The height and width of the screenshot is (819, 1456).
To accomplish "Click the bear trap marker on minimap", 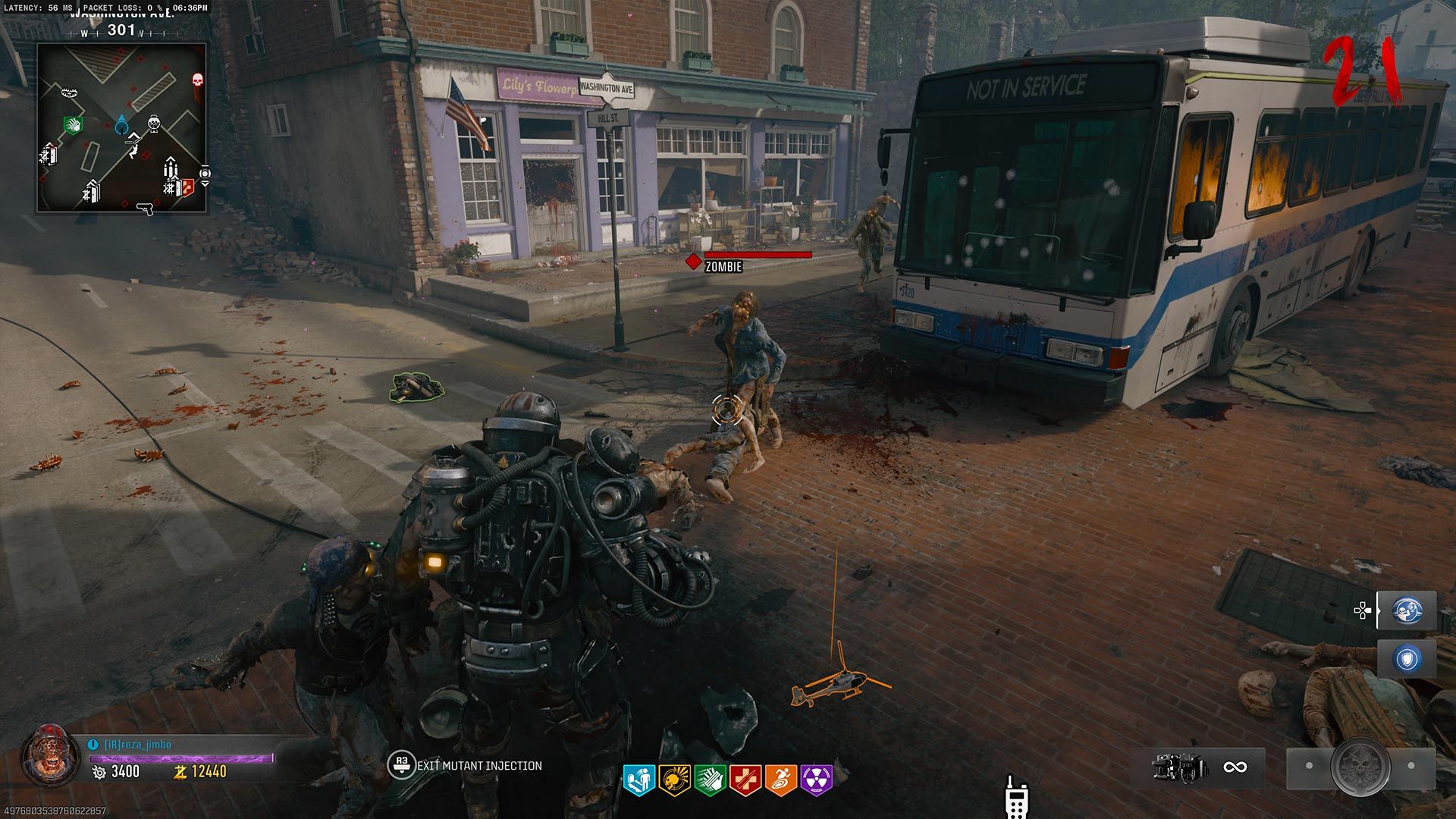I will pos(71,93).
